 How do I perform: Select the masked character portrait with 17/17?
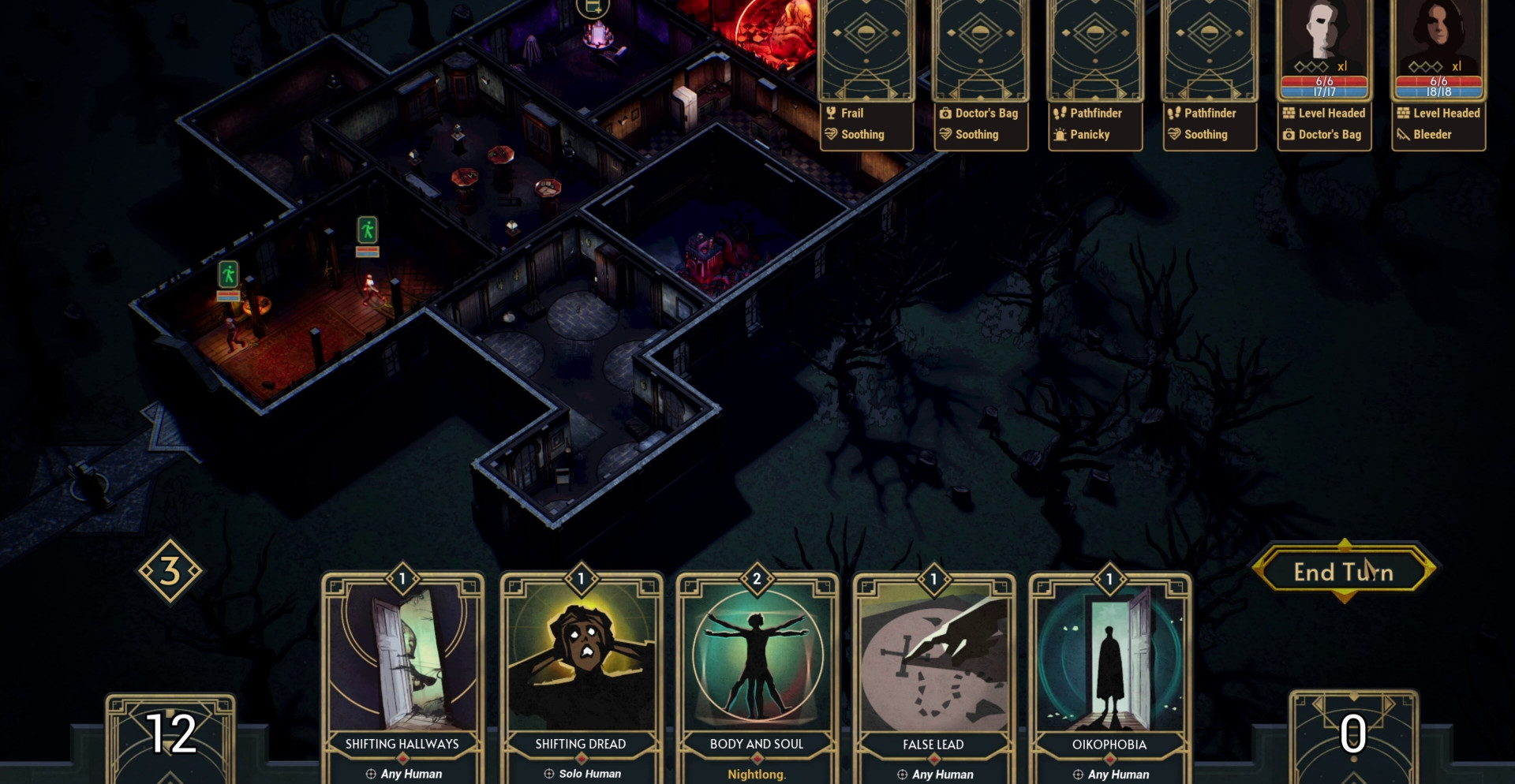tap(1324, 49)
